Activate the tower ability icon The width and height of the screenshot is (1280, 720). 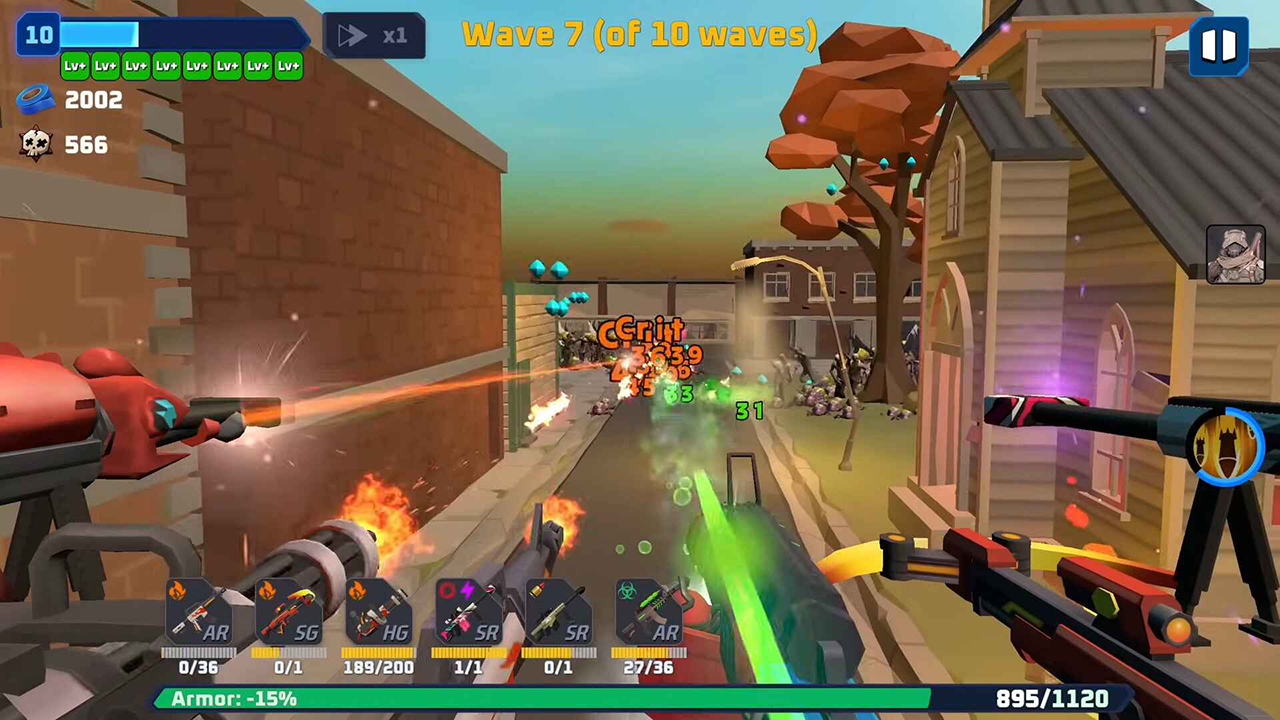tap(1226, 445)
